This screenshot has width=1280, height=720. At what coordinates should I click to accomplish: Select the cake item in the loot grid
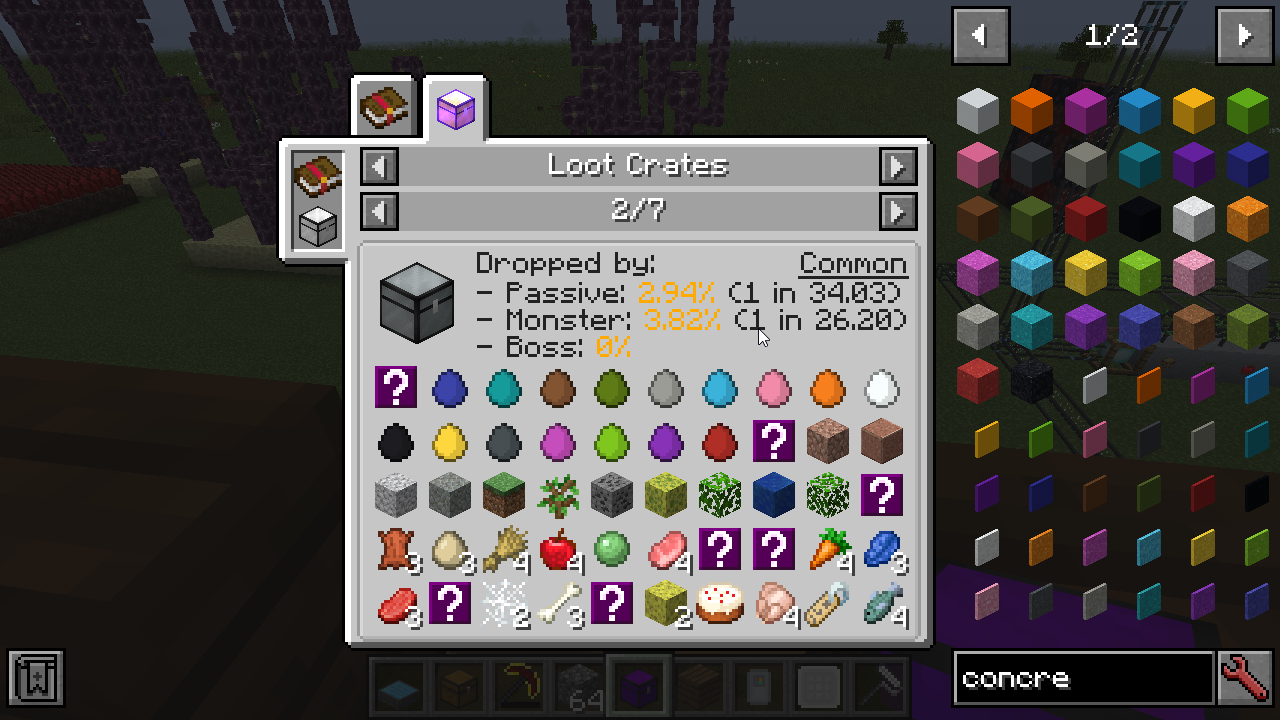coord(719,603)
